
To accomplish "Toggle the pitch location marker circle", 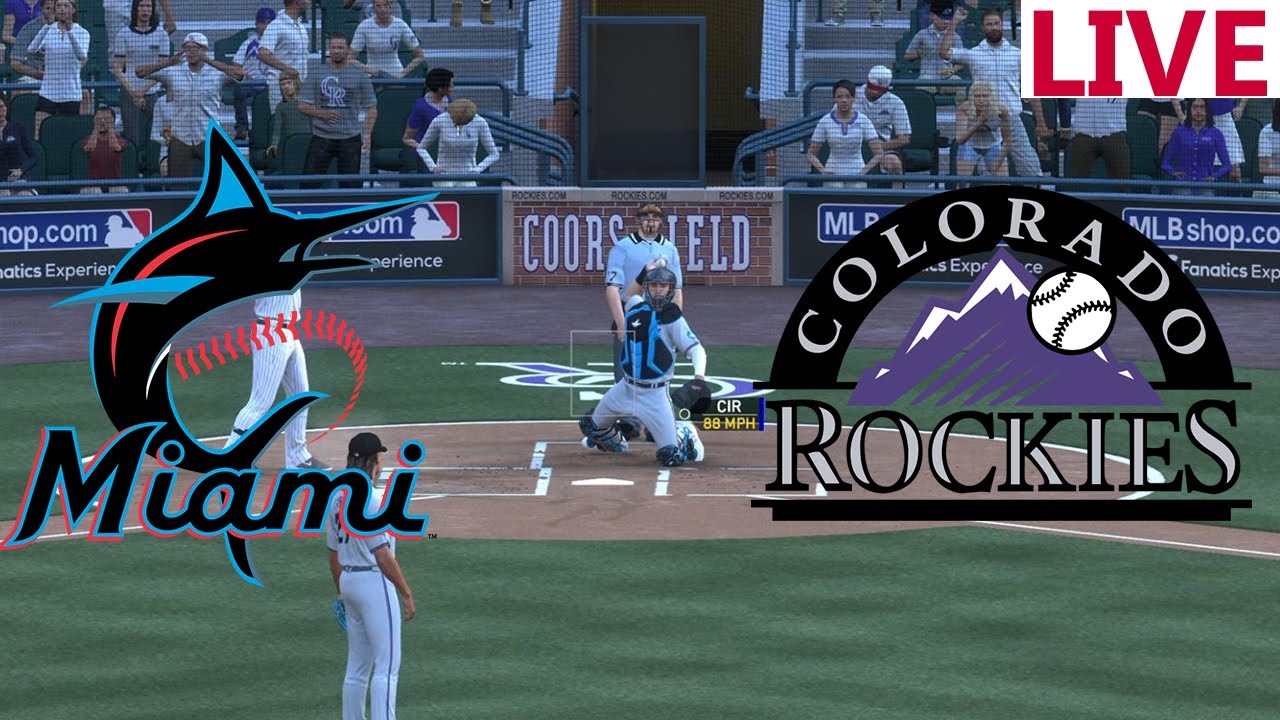I will 685,414.
